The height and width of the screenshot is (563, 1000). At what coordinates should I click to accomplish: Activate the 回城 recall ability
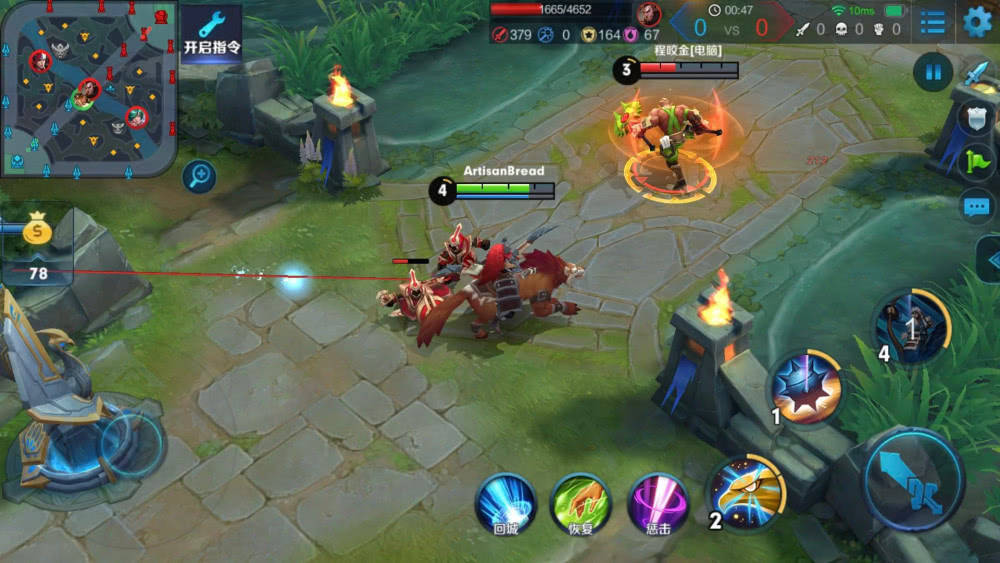[x=505, y=503]
